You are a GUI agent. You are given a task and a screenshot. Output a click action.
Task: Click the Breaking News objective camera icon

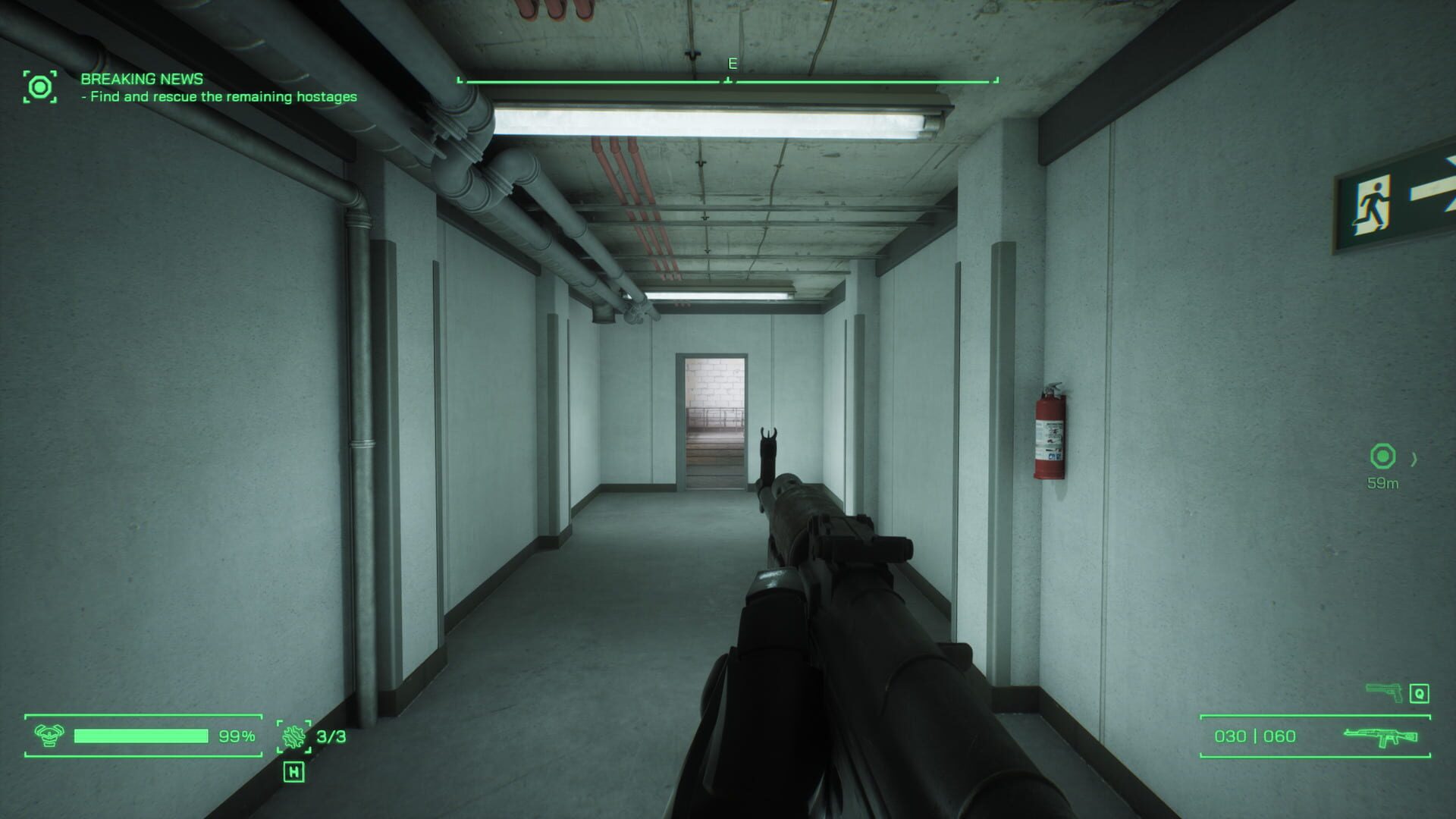(x=41, y=87)
